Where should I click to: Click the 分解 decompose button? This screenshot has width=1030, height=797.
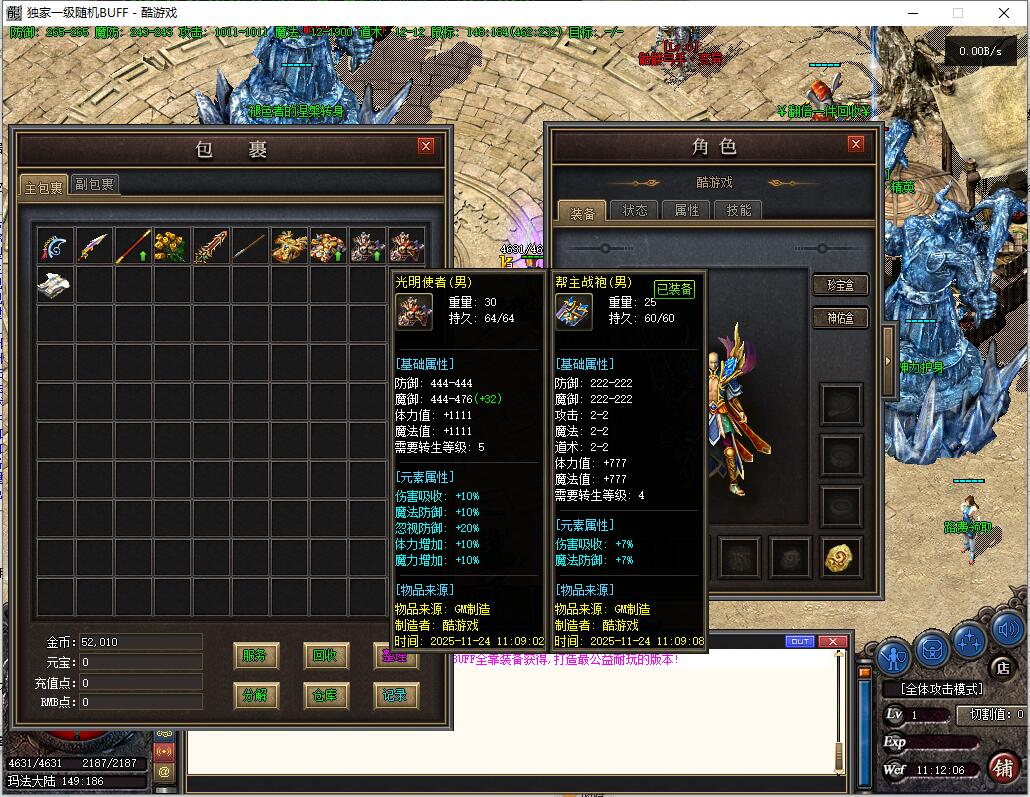[255, 695]
